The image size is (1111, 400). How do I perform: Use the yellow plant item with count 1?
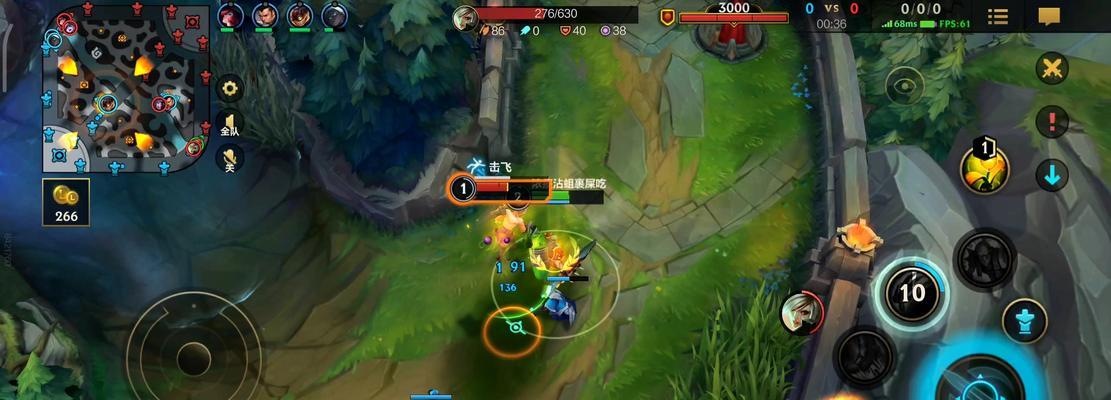[984, 169]
